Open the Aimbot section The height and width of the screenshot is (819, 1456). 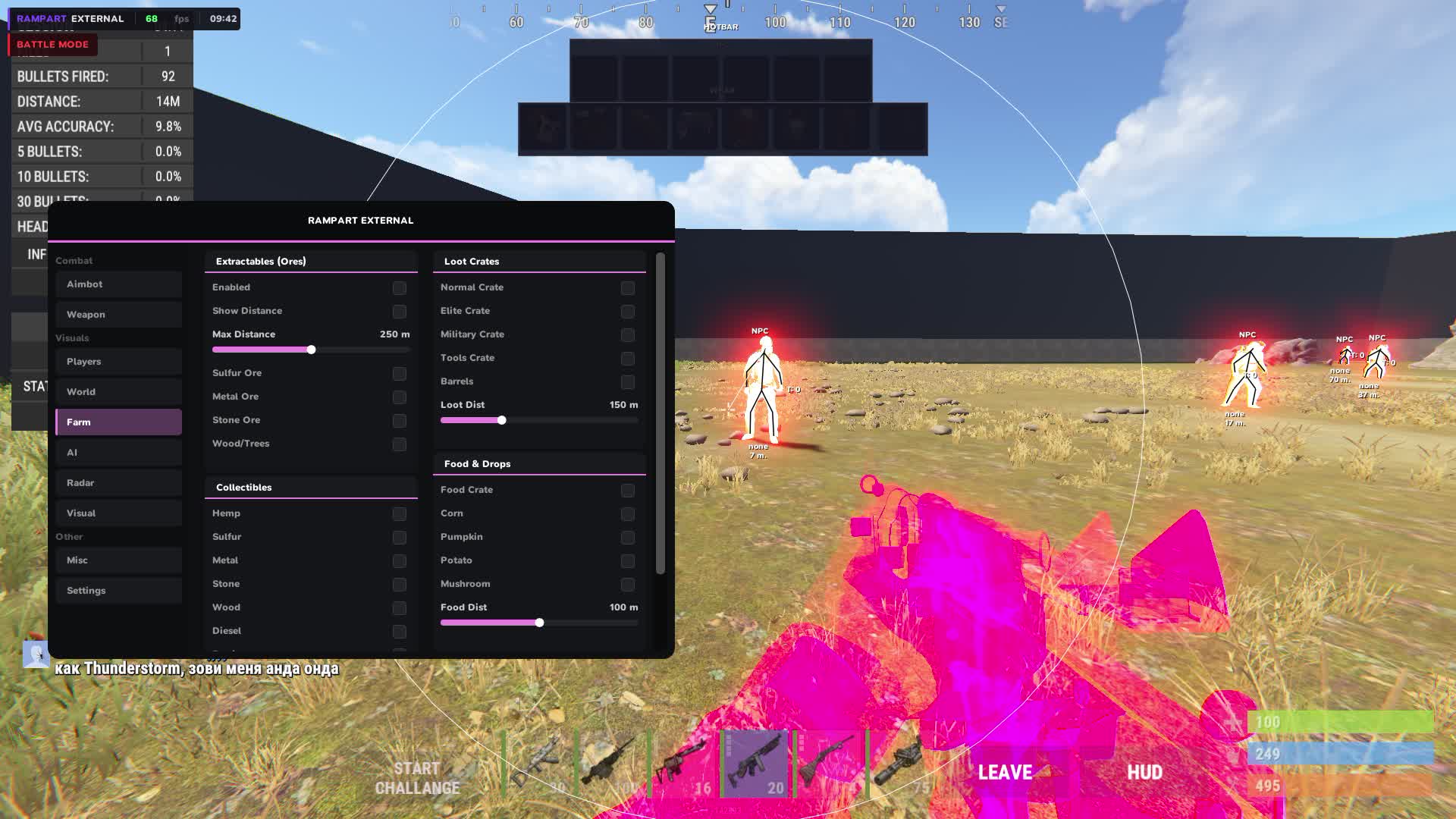118,284
